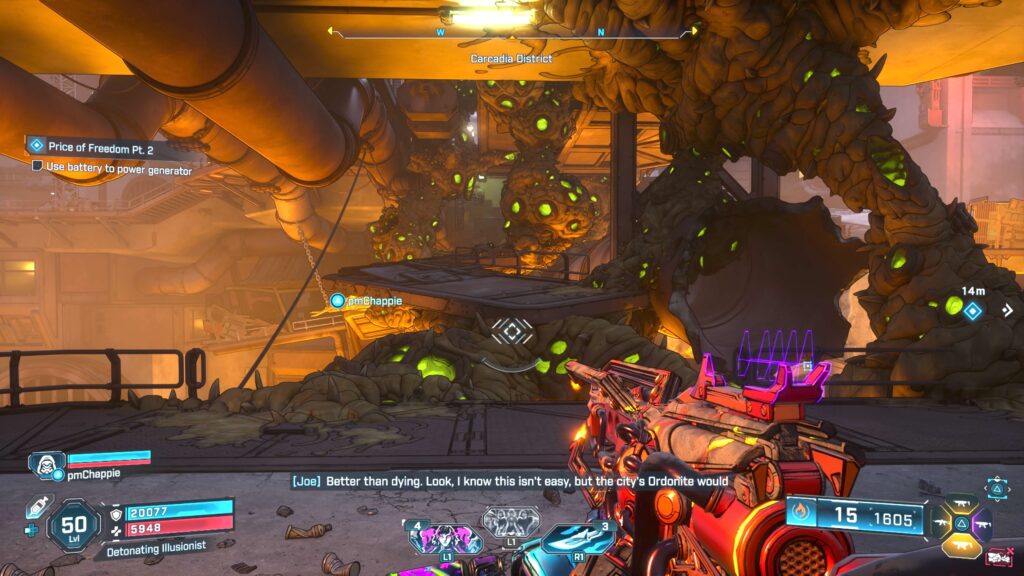Activate the pink-haired action skill icon
This screenshot has height=576, width=1024.
click(441, 538)
